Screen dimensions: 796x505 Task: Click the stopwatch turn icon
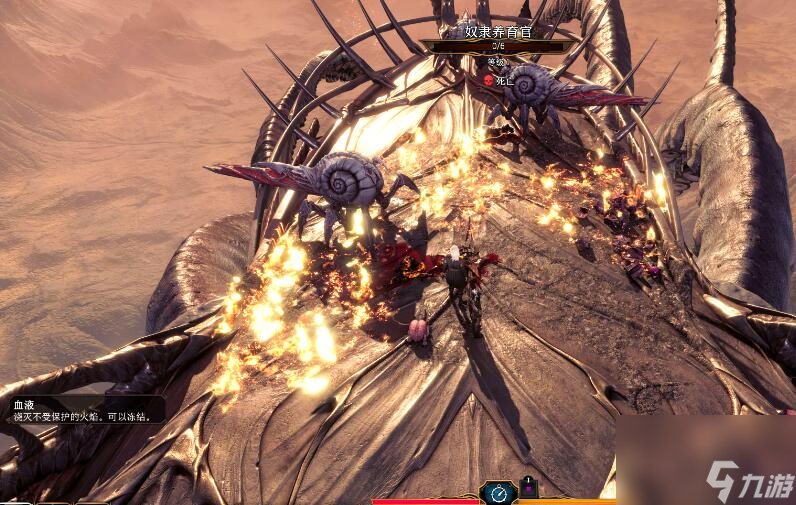[498, 493]
